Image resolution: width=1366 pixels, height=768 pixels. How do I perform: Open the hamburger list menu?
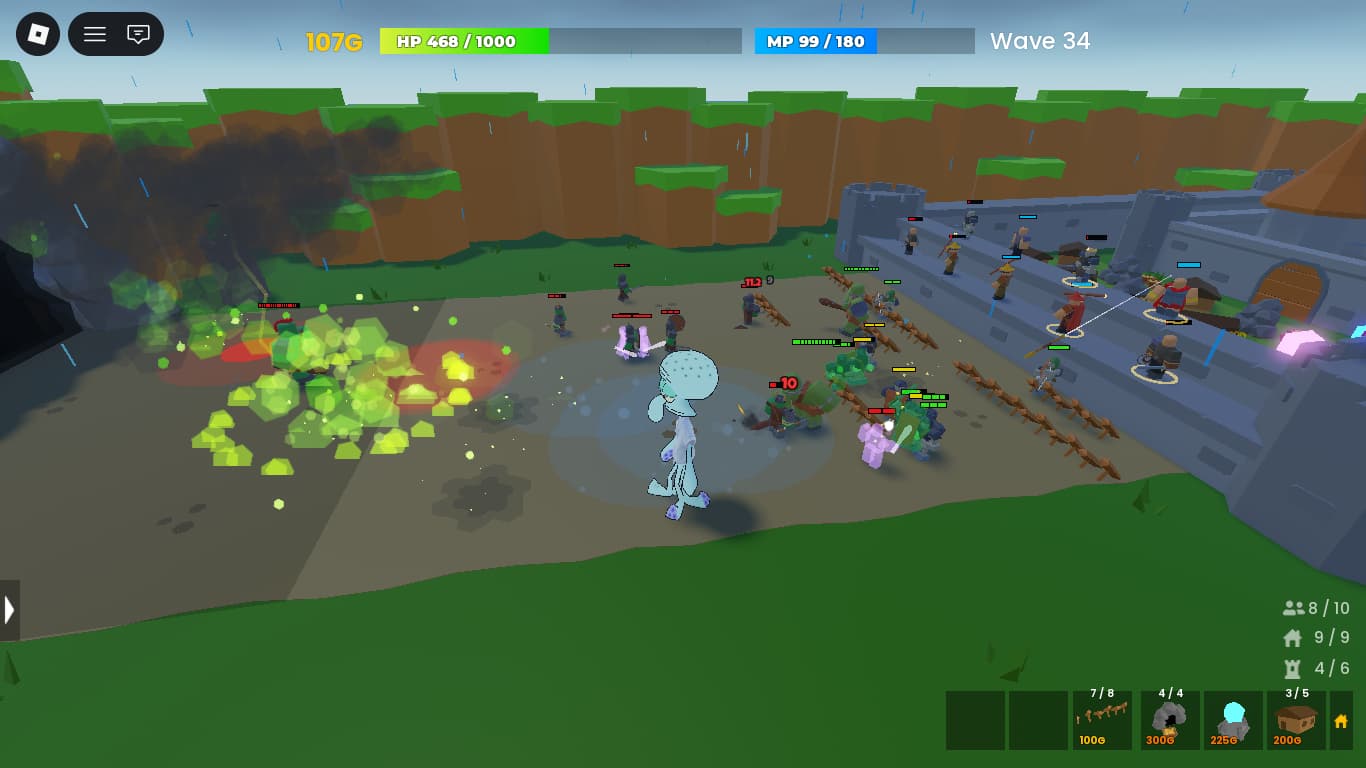click(x=95, y=34)
